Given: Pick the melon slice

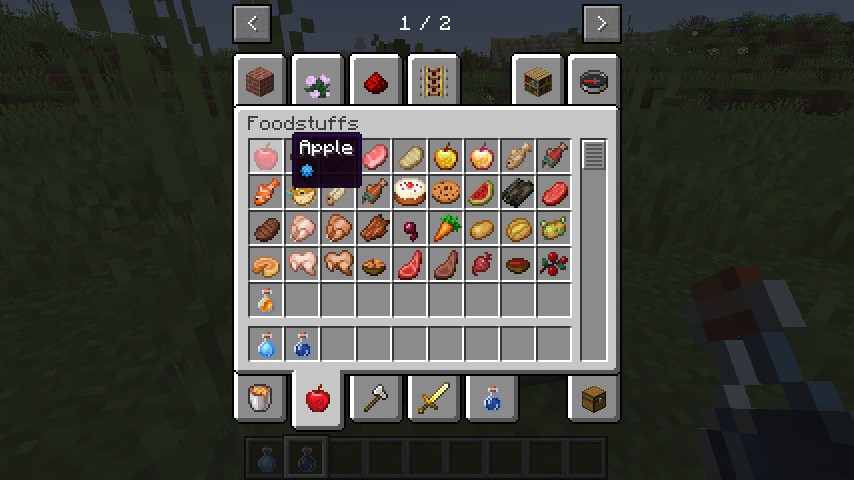Looking at the screenshot, I should (482, 193).
